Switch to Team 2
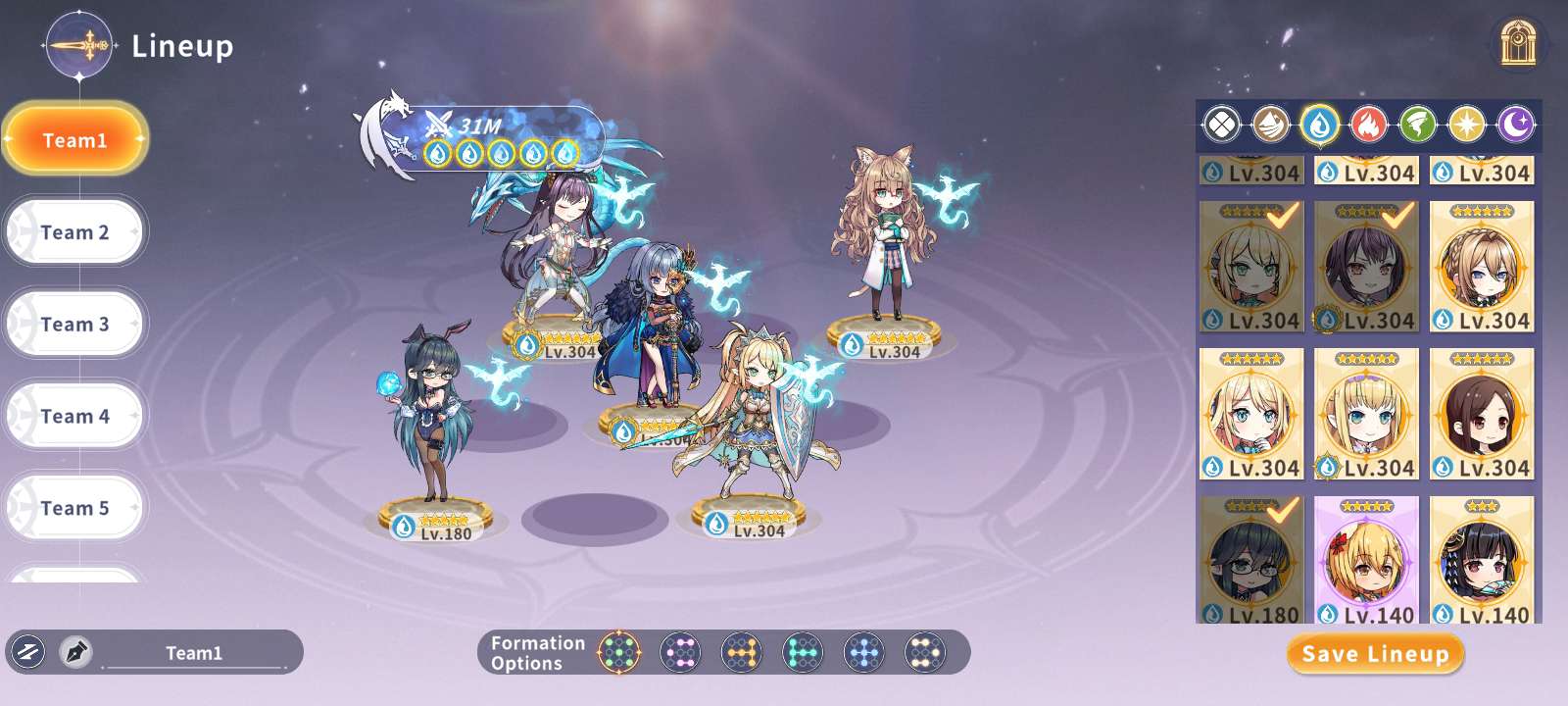Viewport: 1568px width, 706px height. pyautogui.click(x=74, y=232)
